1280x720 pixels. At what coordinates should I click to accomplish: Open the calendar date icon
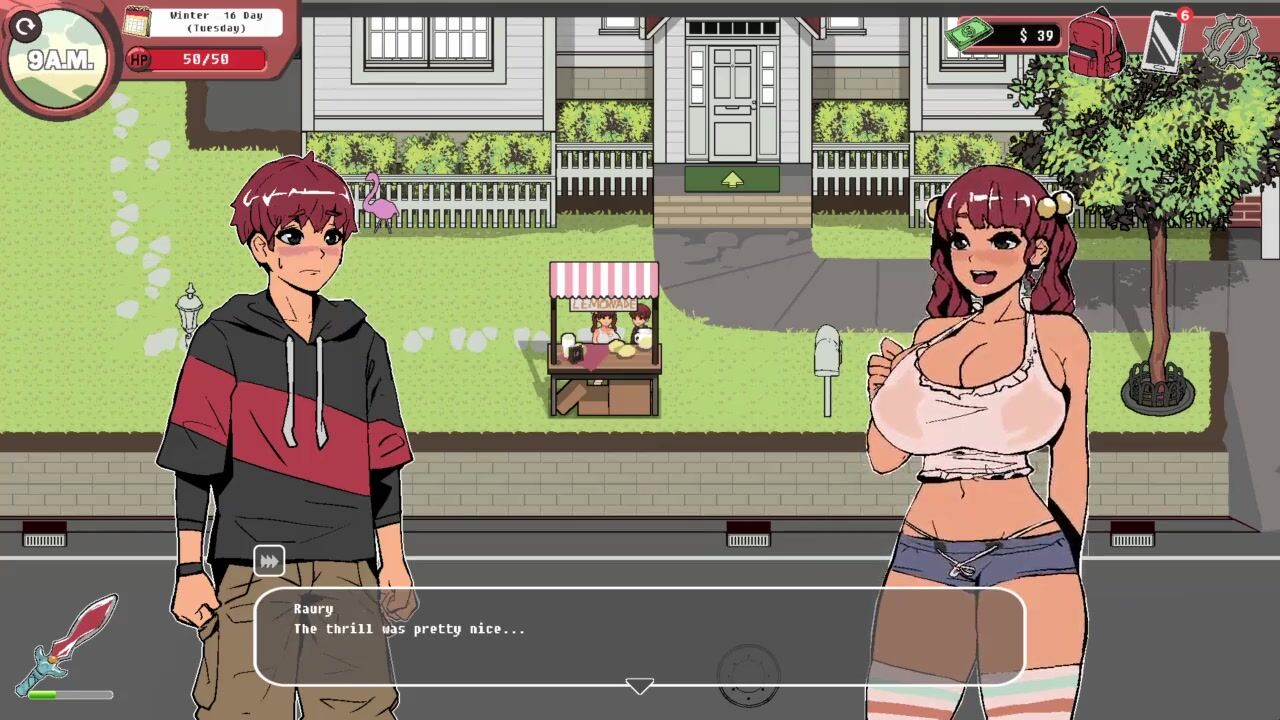tap(137, 21)
